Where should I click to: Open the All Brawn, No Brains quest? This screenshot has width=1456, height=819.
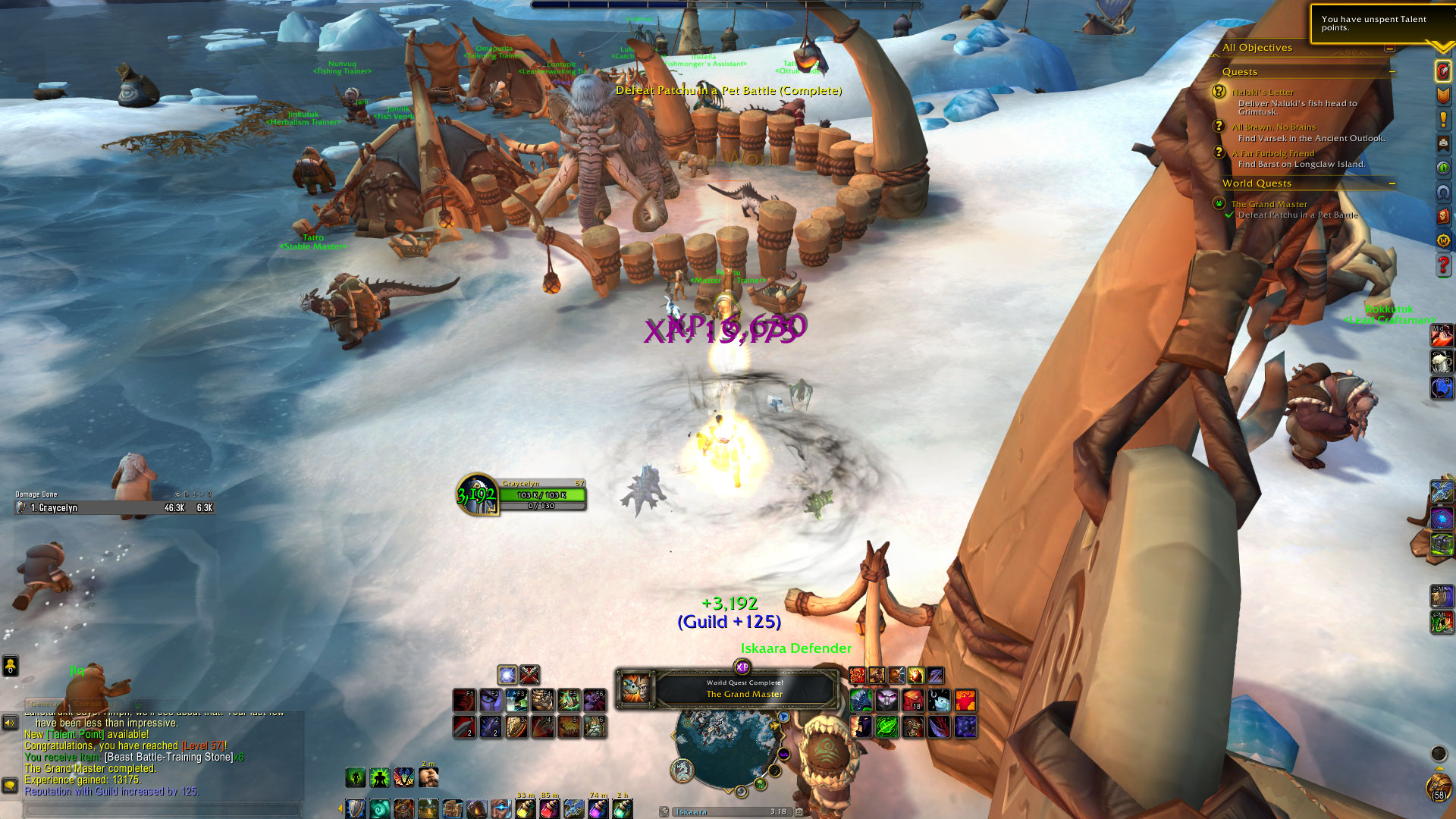coord(1273,127)
